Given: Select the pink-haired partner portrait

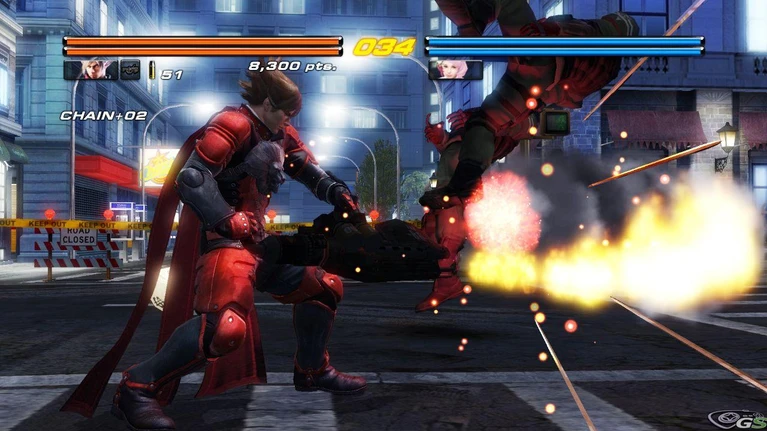Looking at the screenshot, I should click(455, 69).
